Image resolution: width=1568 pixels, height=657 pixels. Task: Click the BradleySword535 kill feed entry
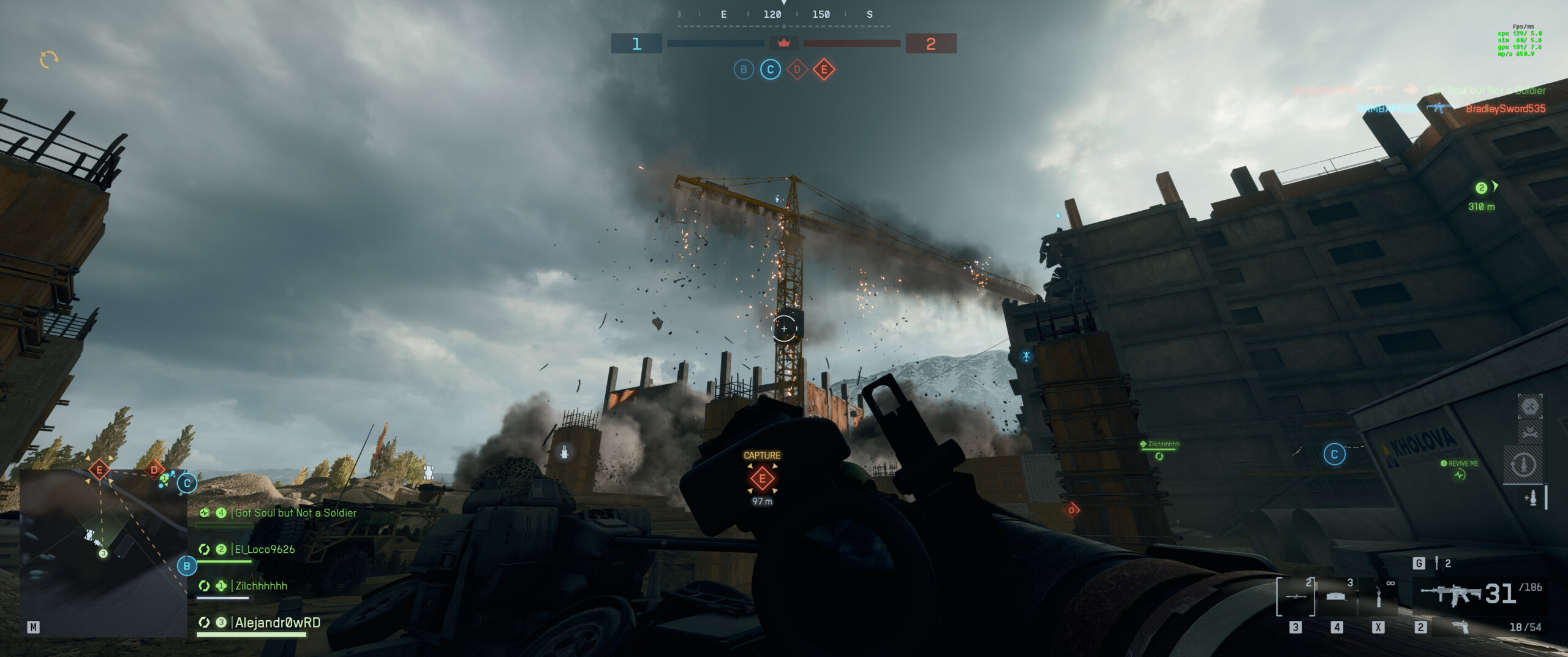tap(1505, 109)
